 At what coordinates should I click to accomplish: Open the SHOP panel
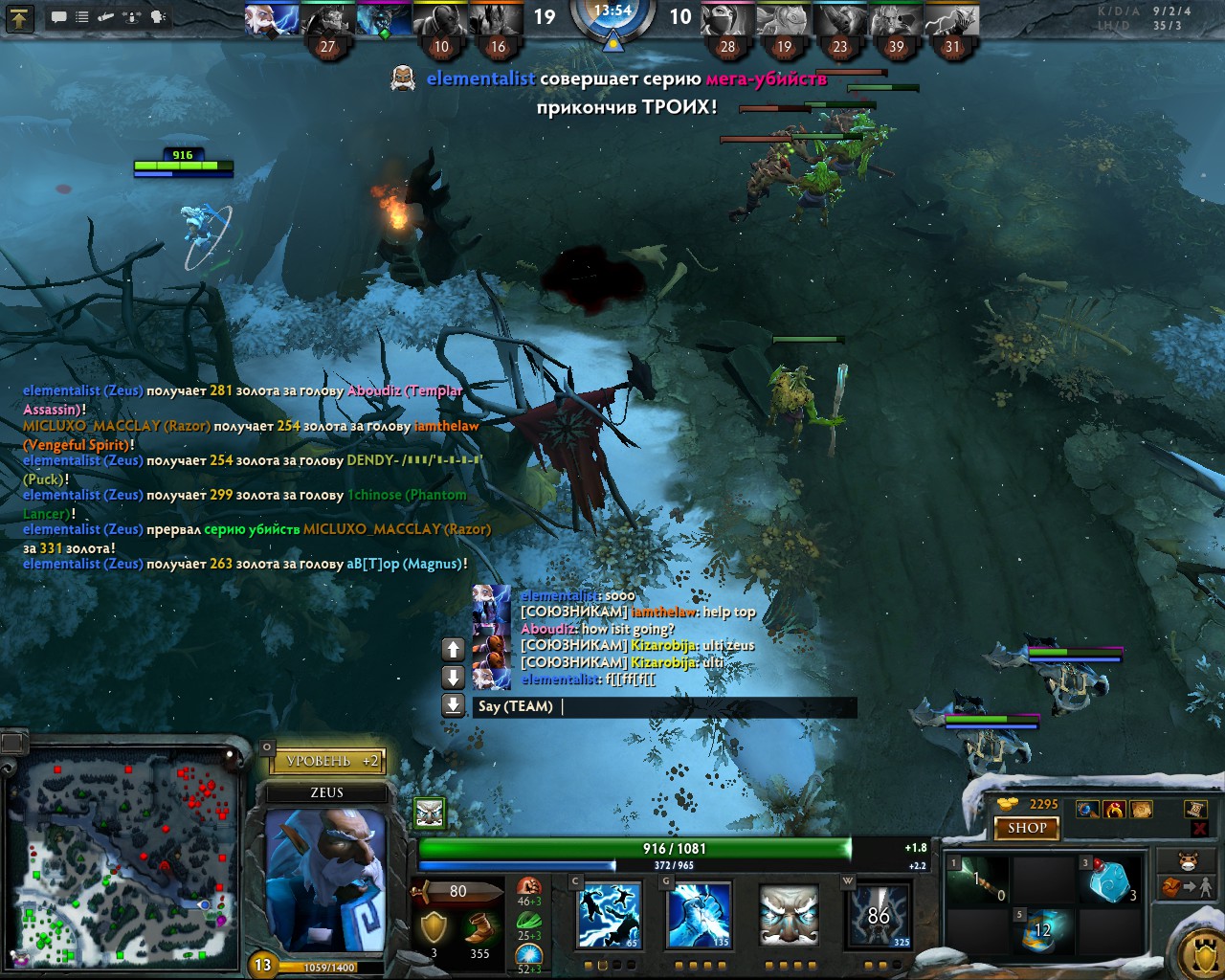pyautogui.click(x=1026, y=828)
